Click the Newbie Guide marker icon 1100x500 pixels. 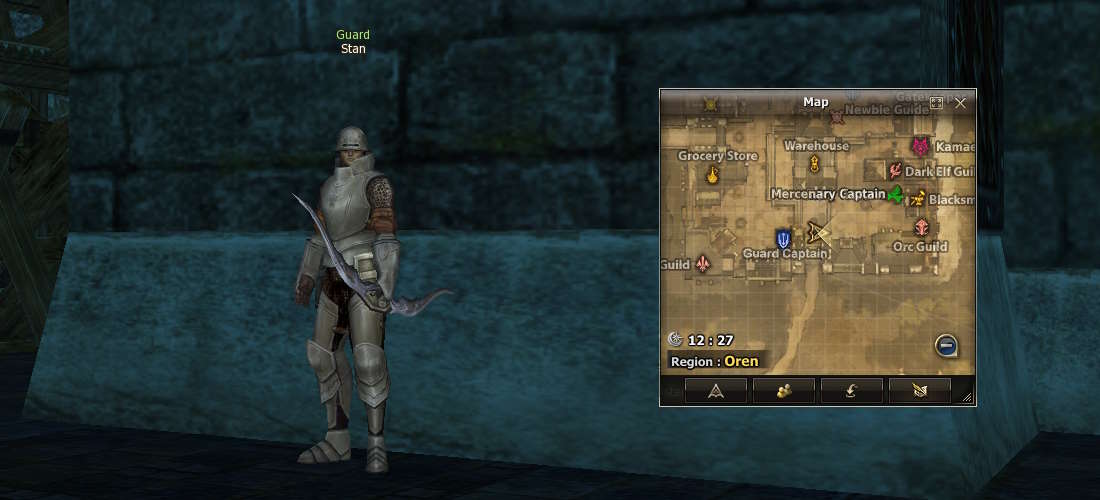tap(837, 118)
